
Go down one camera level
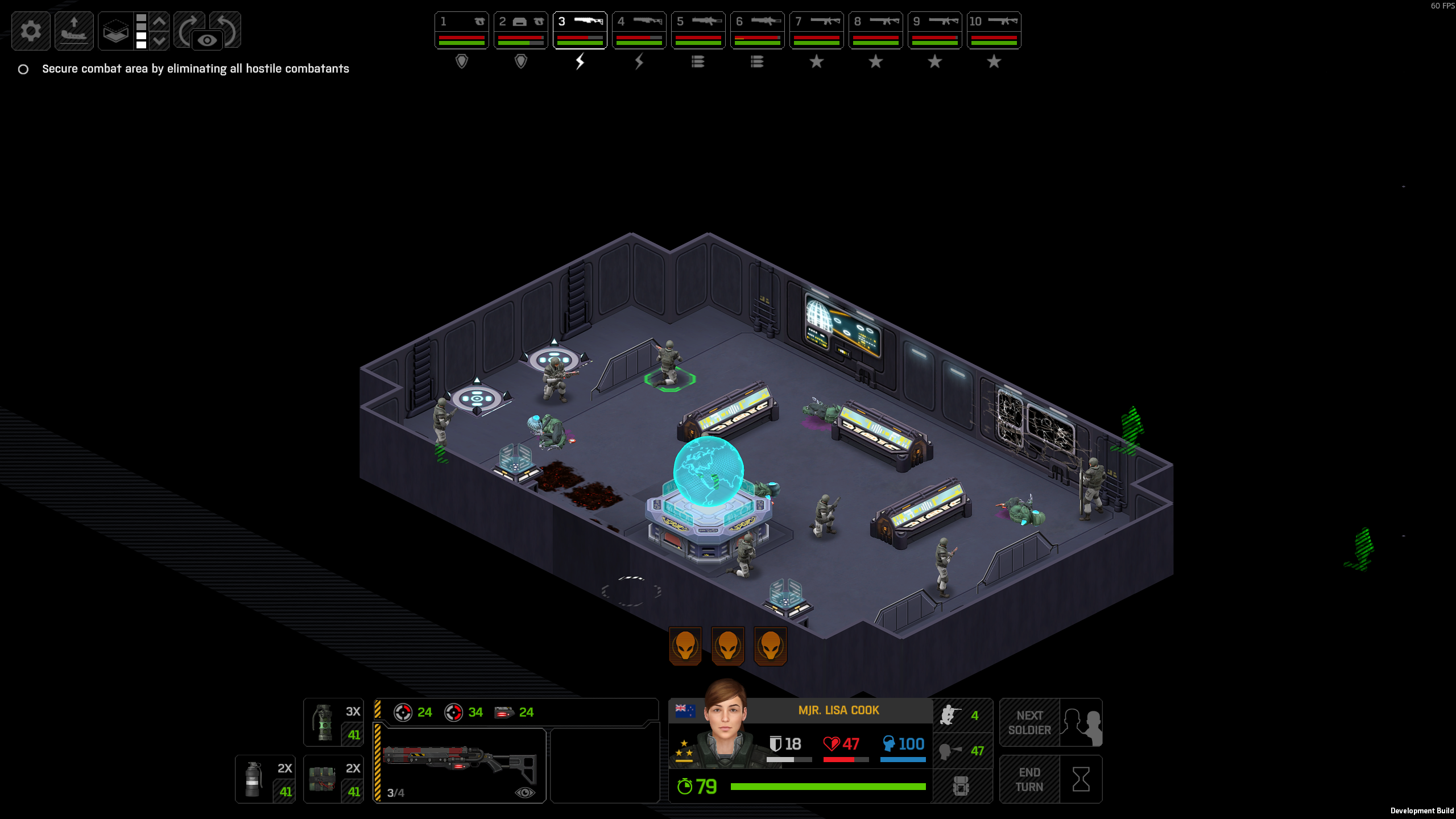click(x=160, y=40)
